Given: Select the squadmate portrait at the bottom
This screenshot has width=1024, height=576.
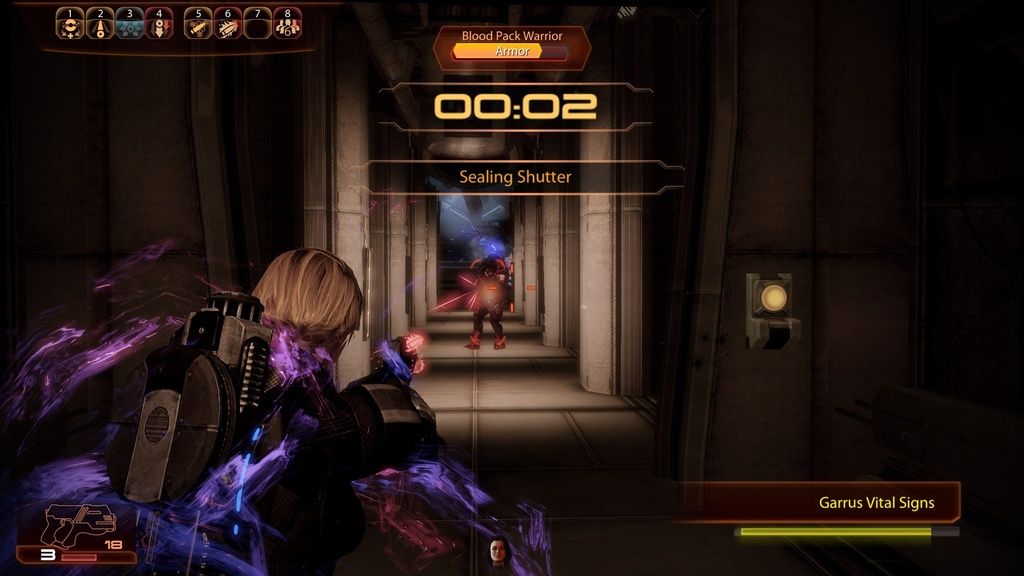Looking at the screenshot, I should coord(496,553).
